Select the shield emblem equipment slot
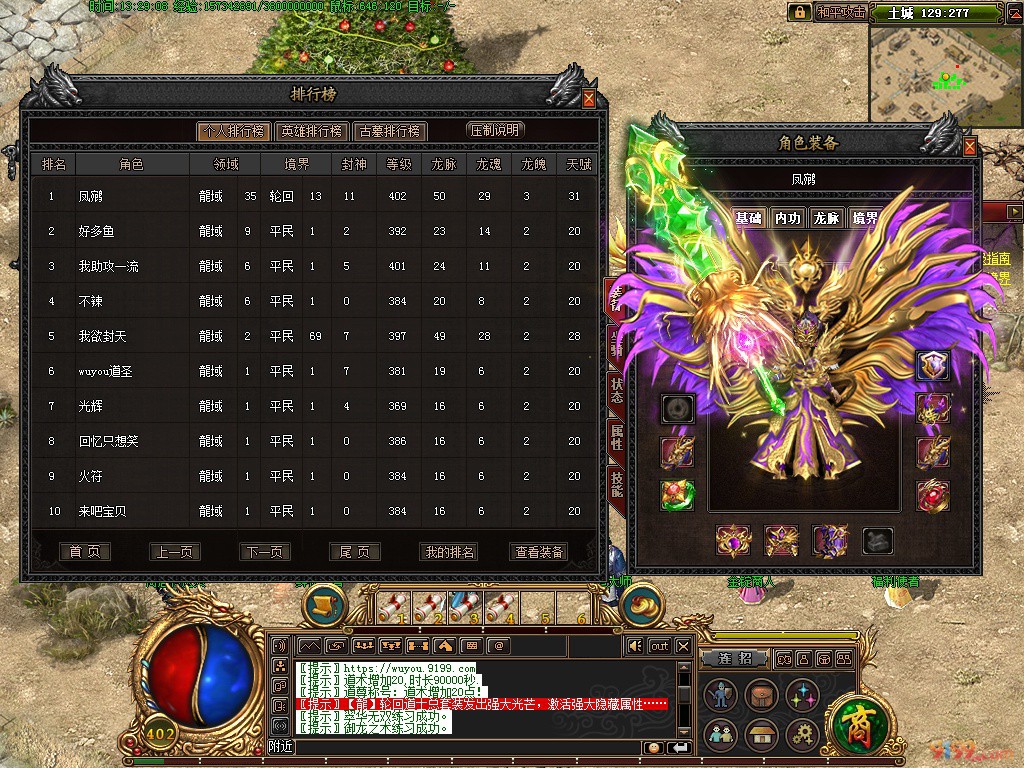 pyautogui.click(x=934, y=365)
